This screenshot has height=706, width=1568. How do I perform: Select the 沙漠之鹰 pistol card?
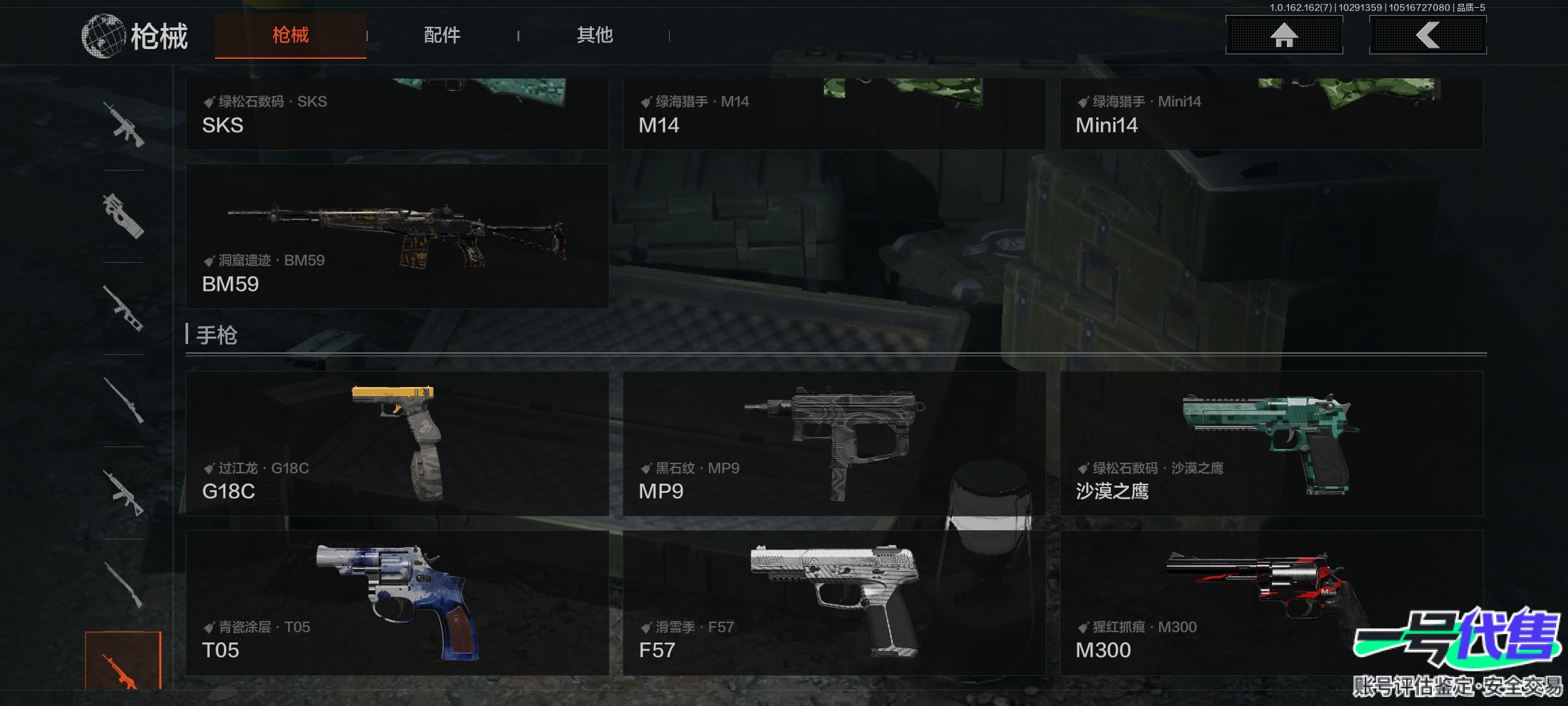(x=1271, y=444)
